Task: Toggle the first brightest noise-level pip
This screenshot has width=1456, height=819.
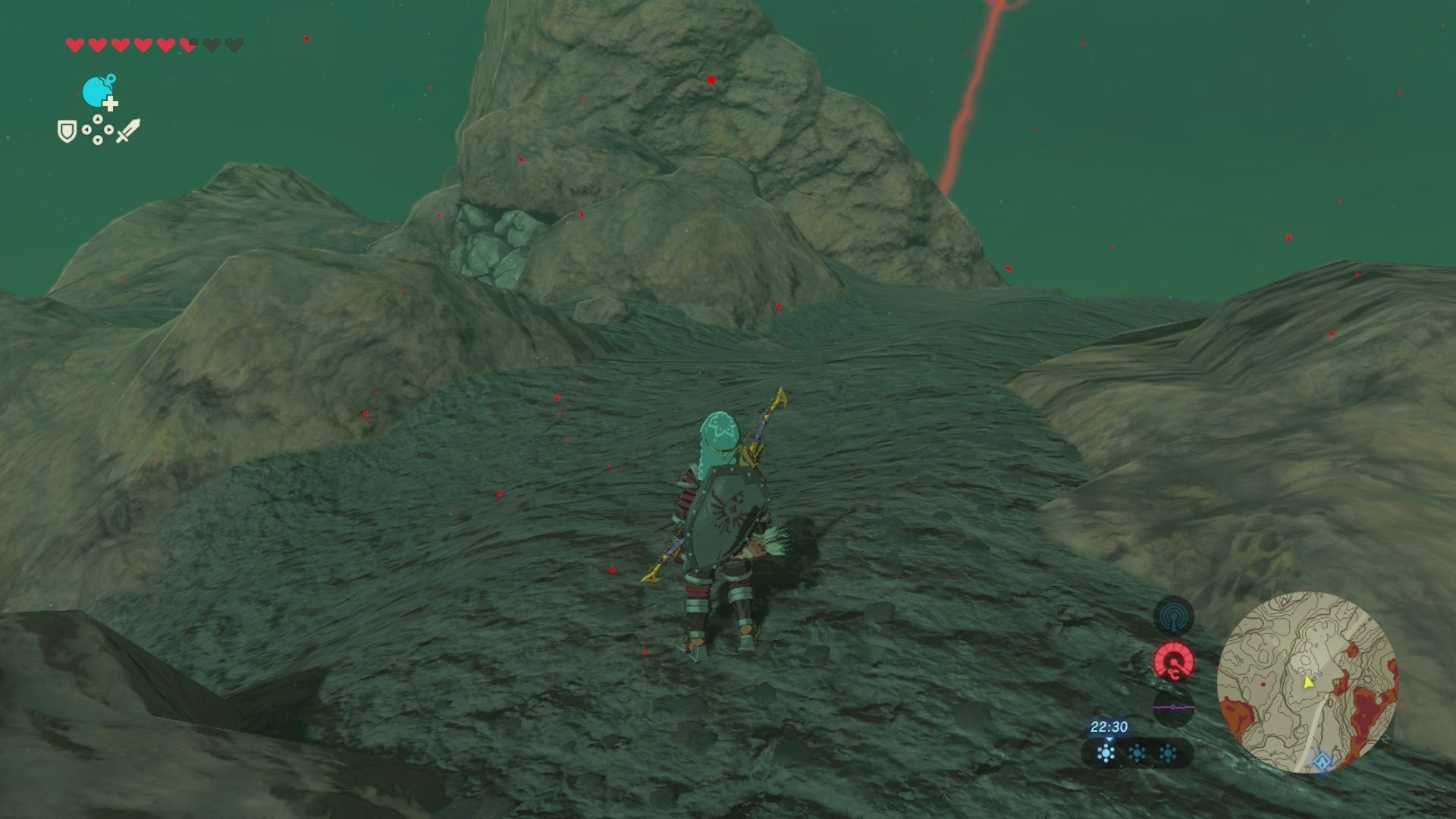Action: [x=1106, y=754]
